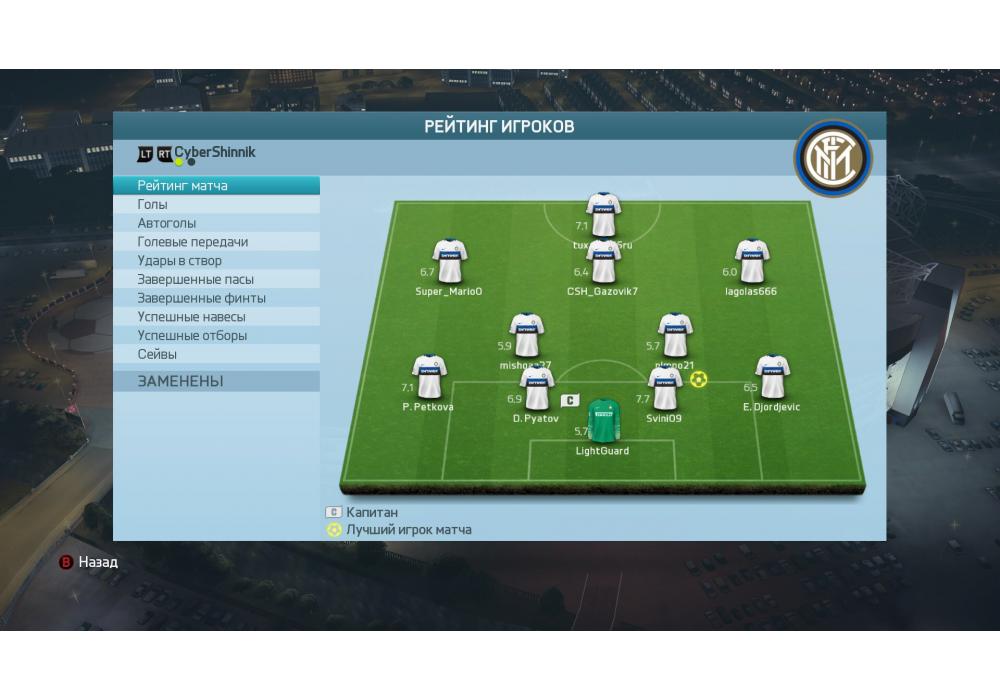The width and height of the screenshot is (1000, 700).
Task: Switch to Удары в створ
Action: tap(216, 261)
